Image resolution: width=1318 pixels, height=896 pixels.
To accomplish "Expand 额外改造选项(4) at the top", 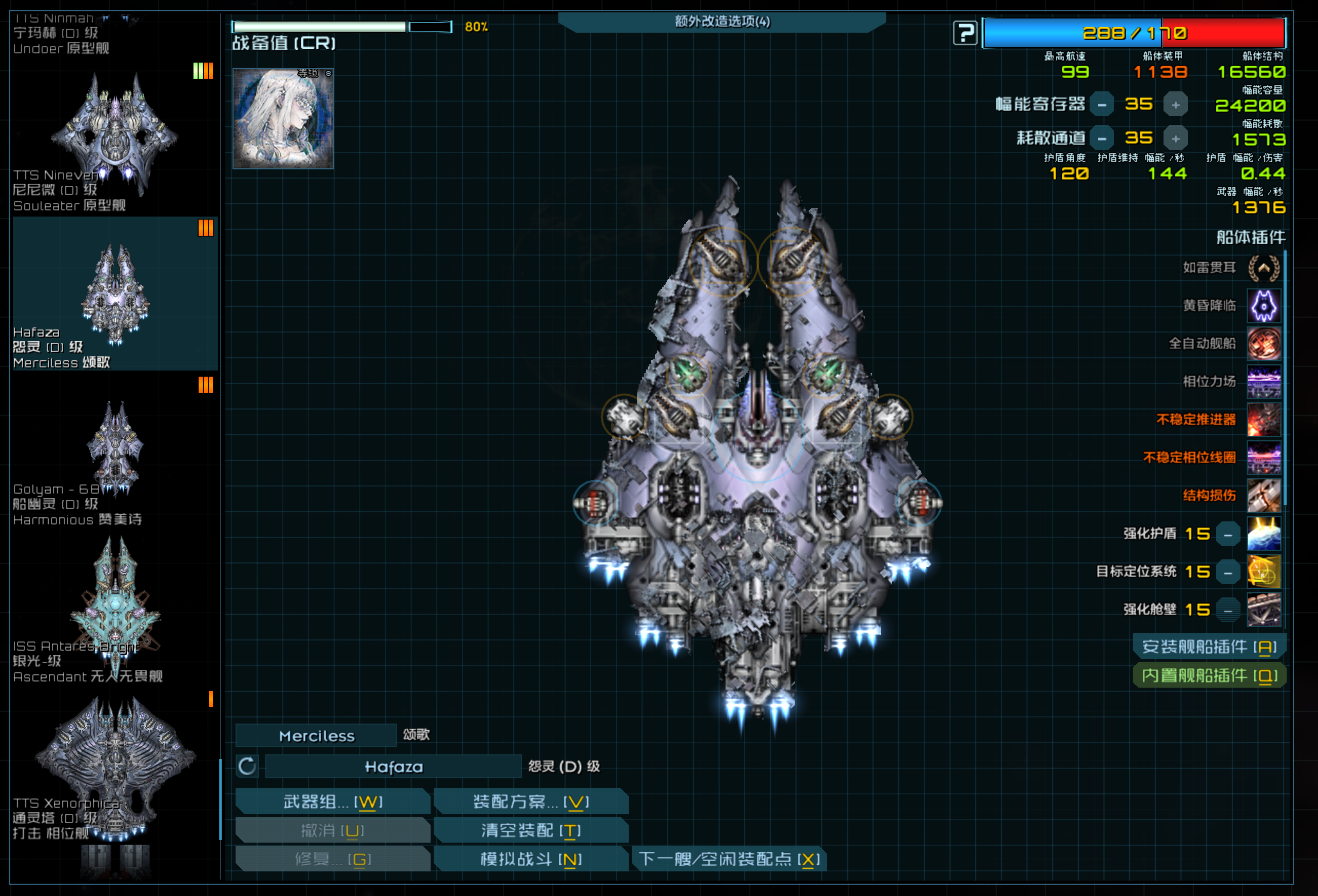I will click(x=722, y=22).
